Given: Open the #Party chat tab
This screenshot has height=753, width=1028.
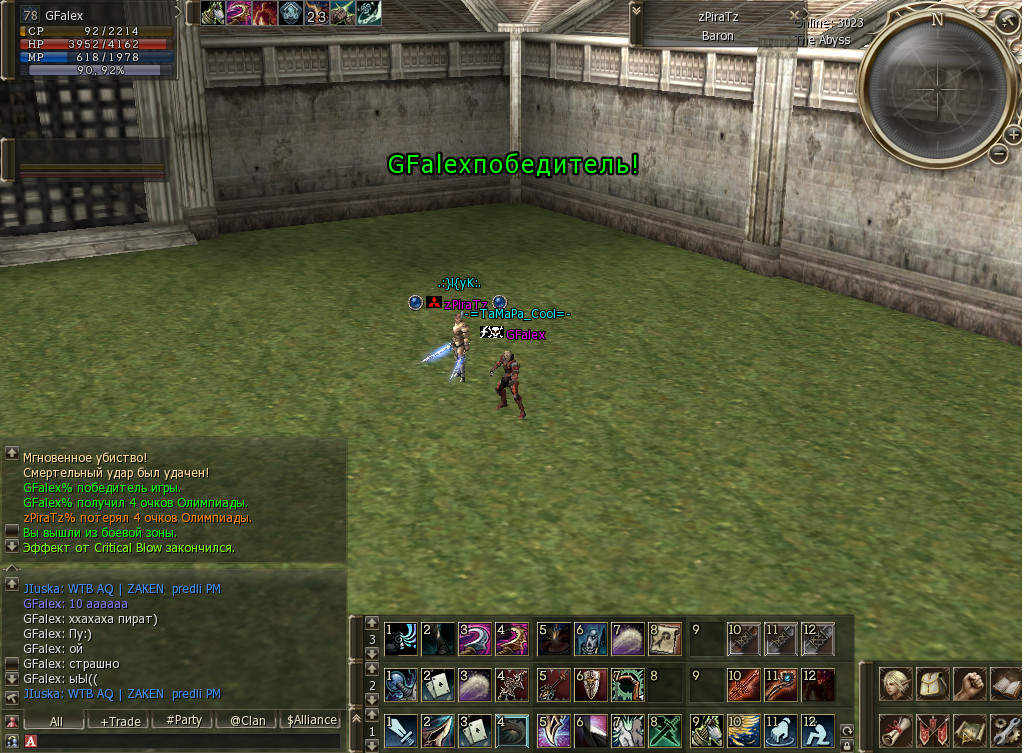Looking at the screenshot, I should click(184, 720).
